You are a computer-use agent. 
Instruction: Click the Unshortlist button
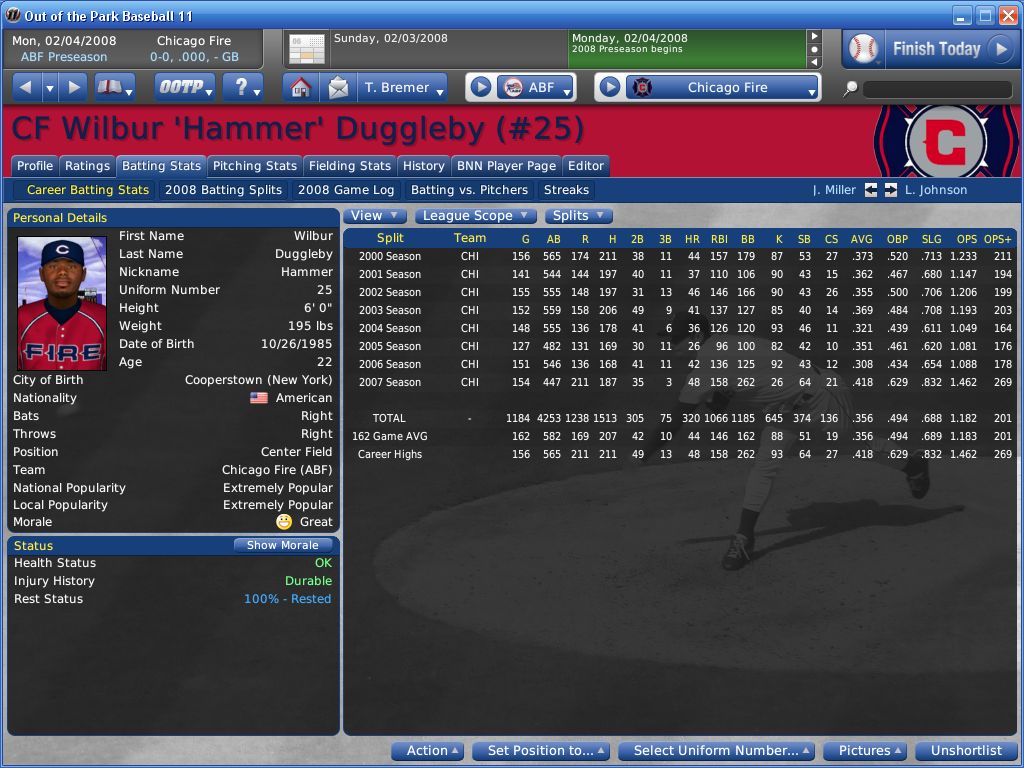coord(966,751)
